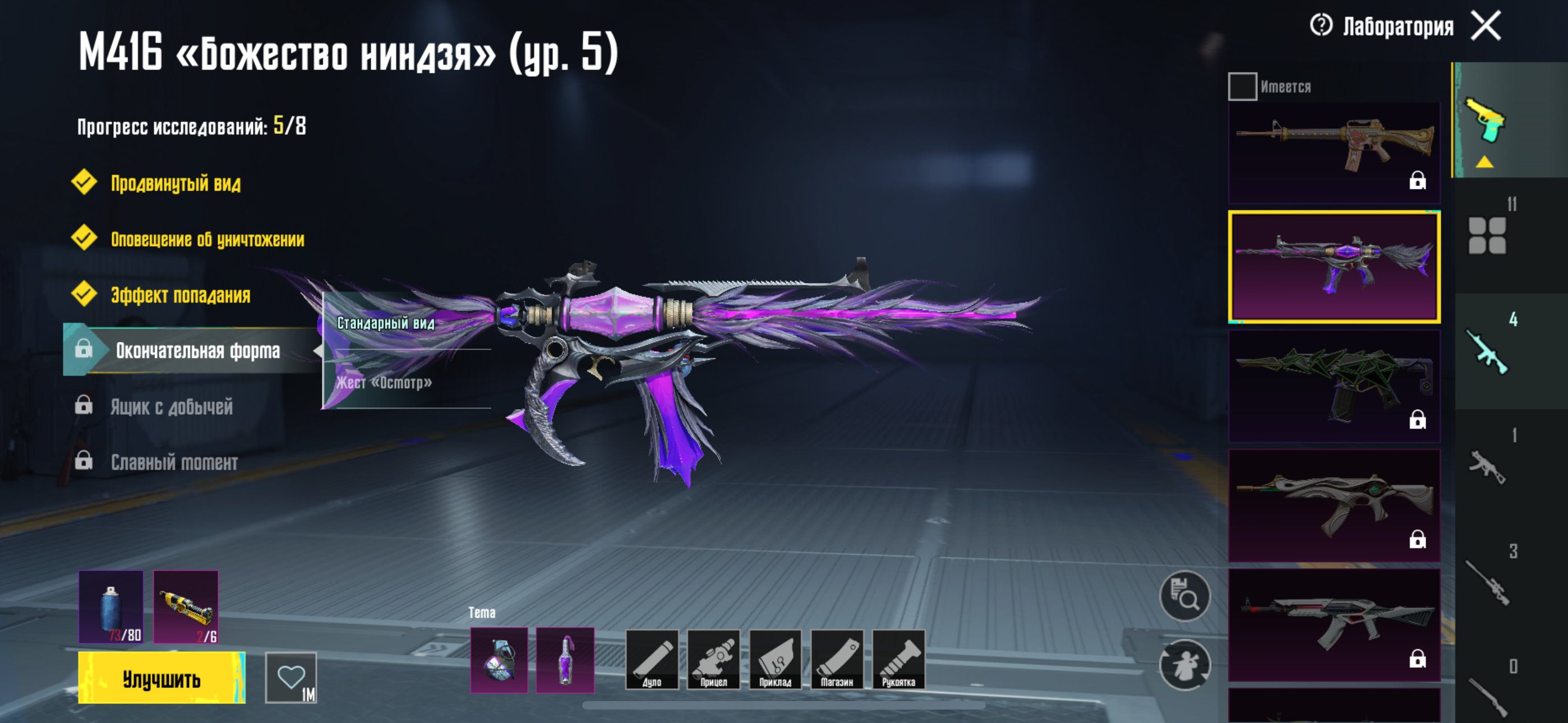
Task: Select the Продвинутый вид stage
Action: click(x=176, y=183)
